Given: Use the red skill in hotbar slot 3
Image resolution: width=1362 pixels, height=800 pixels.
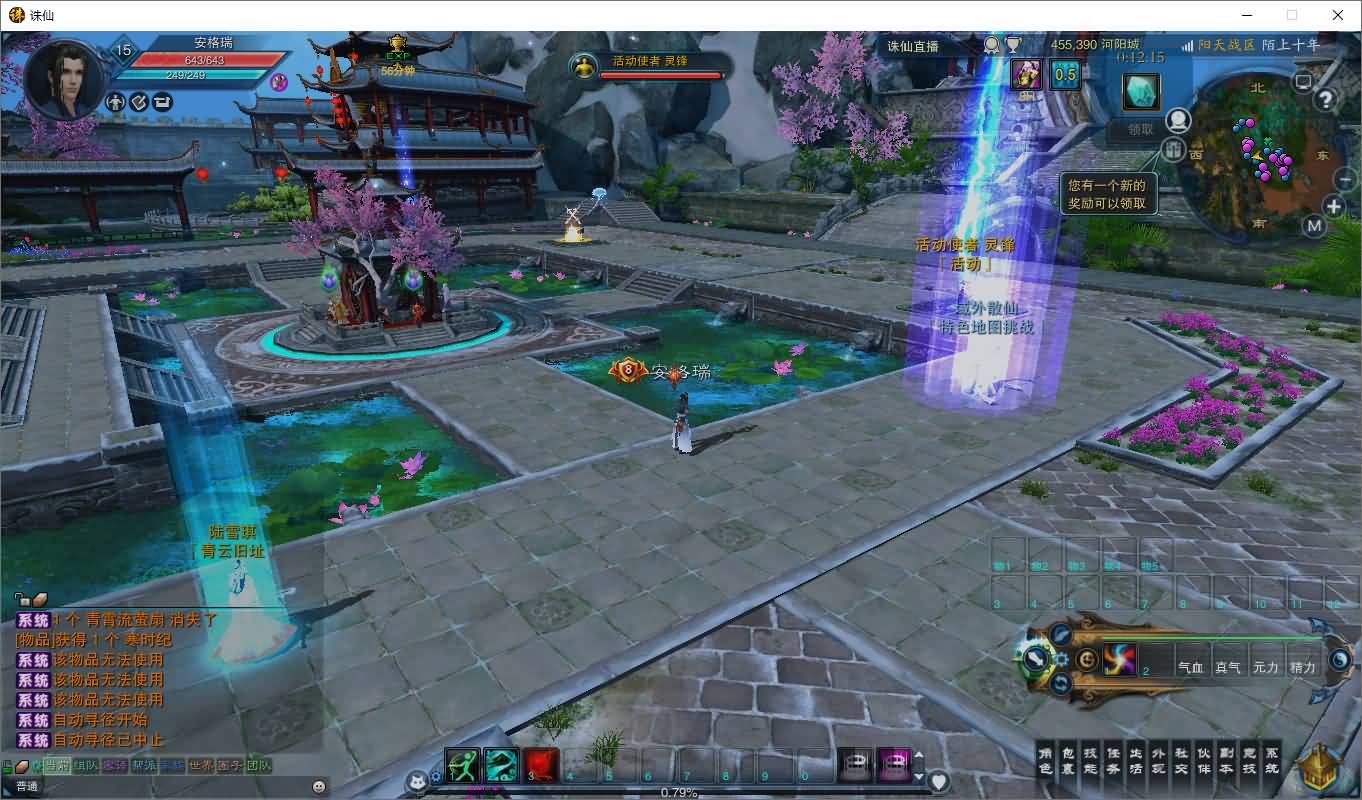Looking at the screenshot, I should coord(541,765).
